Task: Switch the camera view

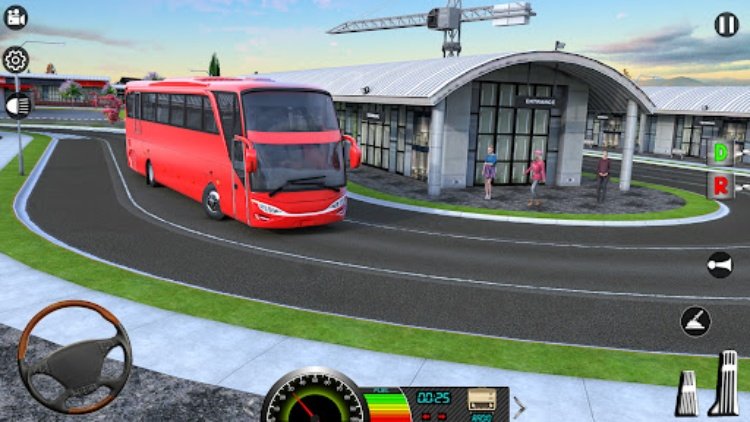Action: coord(16,18)
